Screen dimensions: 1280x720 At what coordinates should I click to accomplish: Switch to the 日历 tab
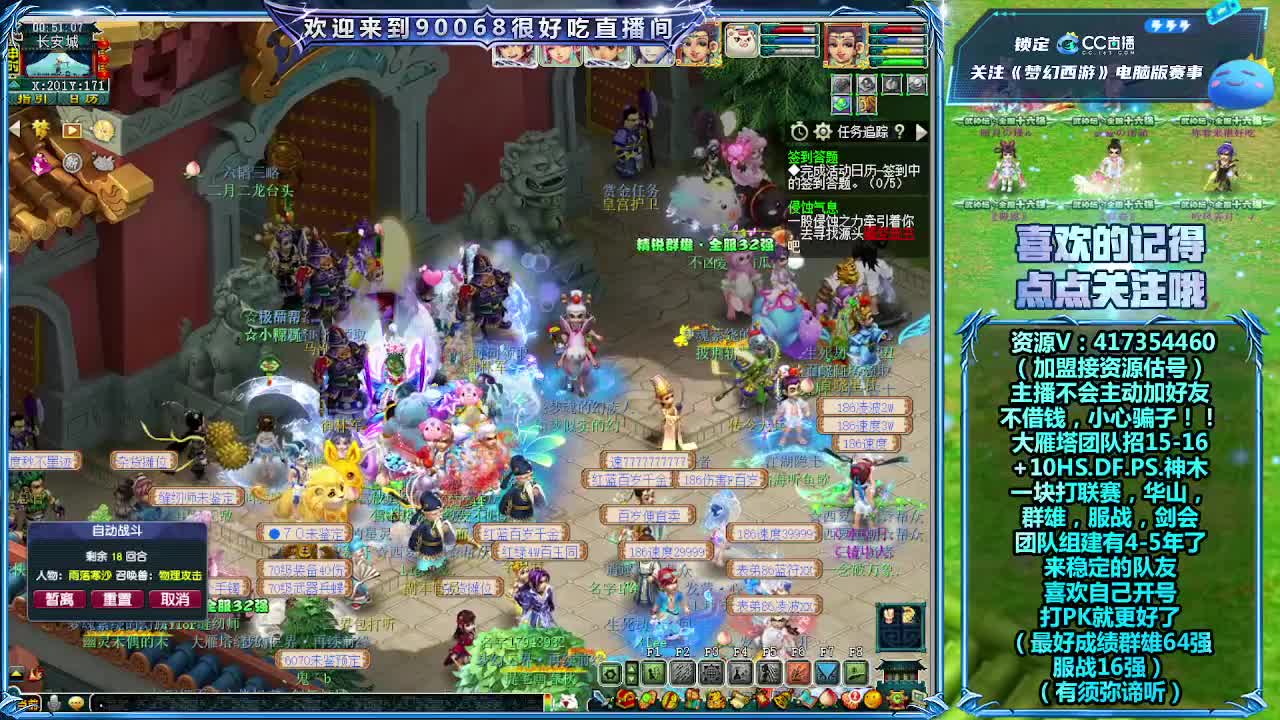83,98
